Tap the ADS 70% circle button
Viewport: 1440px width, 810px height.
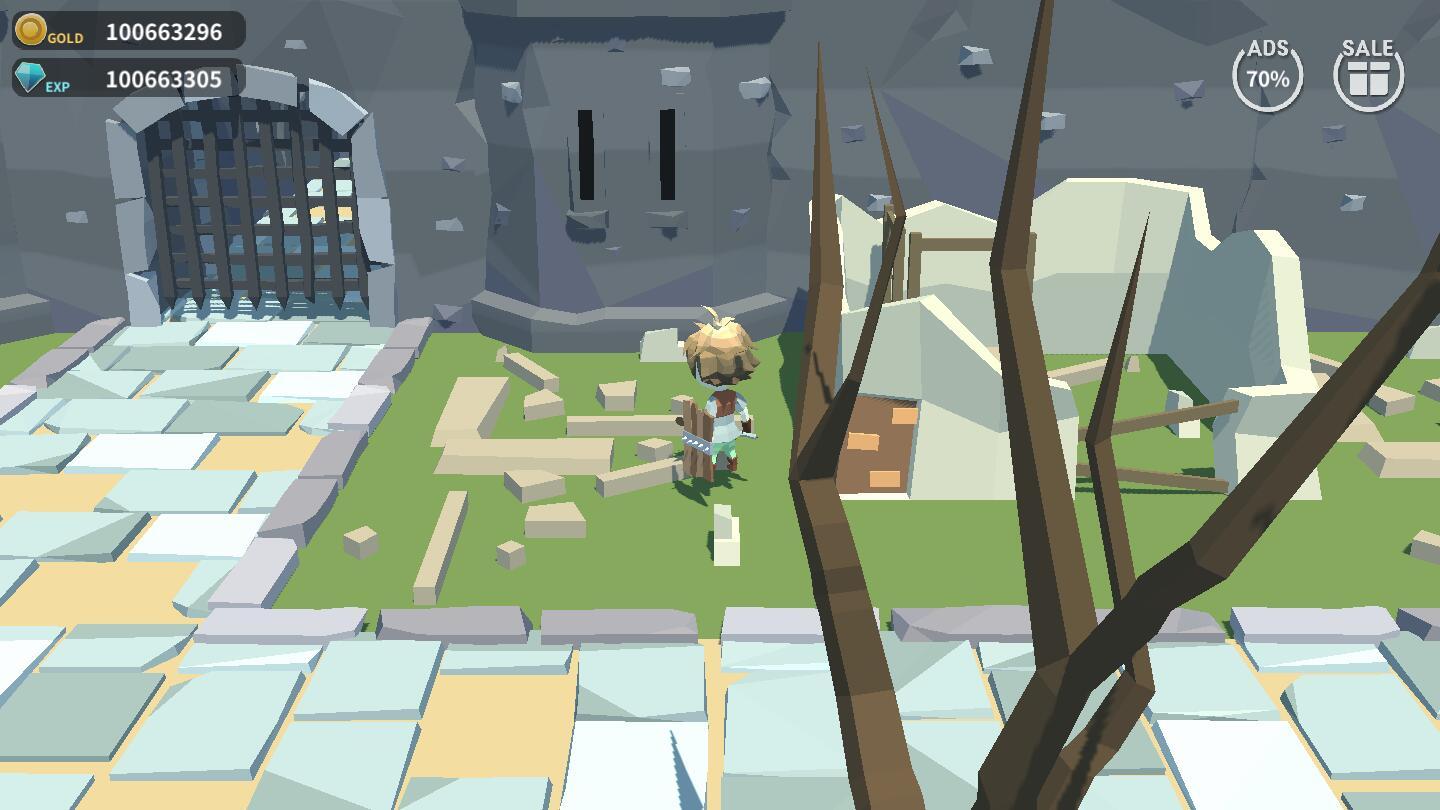1267,75
